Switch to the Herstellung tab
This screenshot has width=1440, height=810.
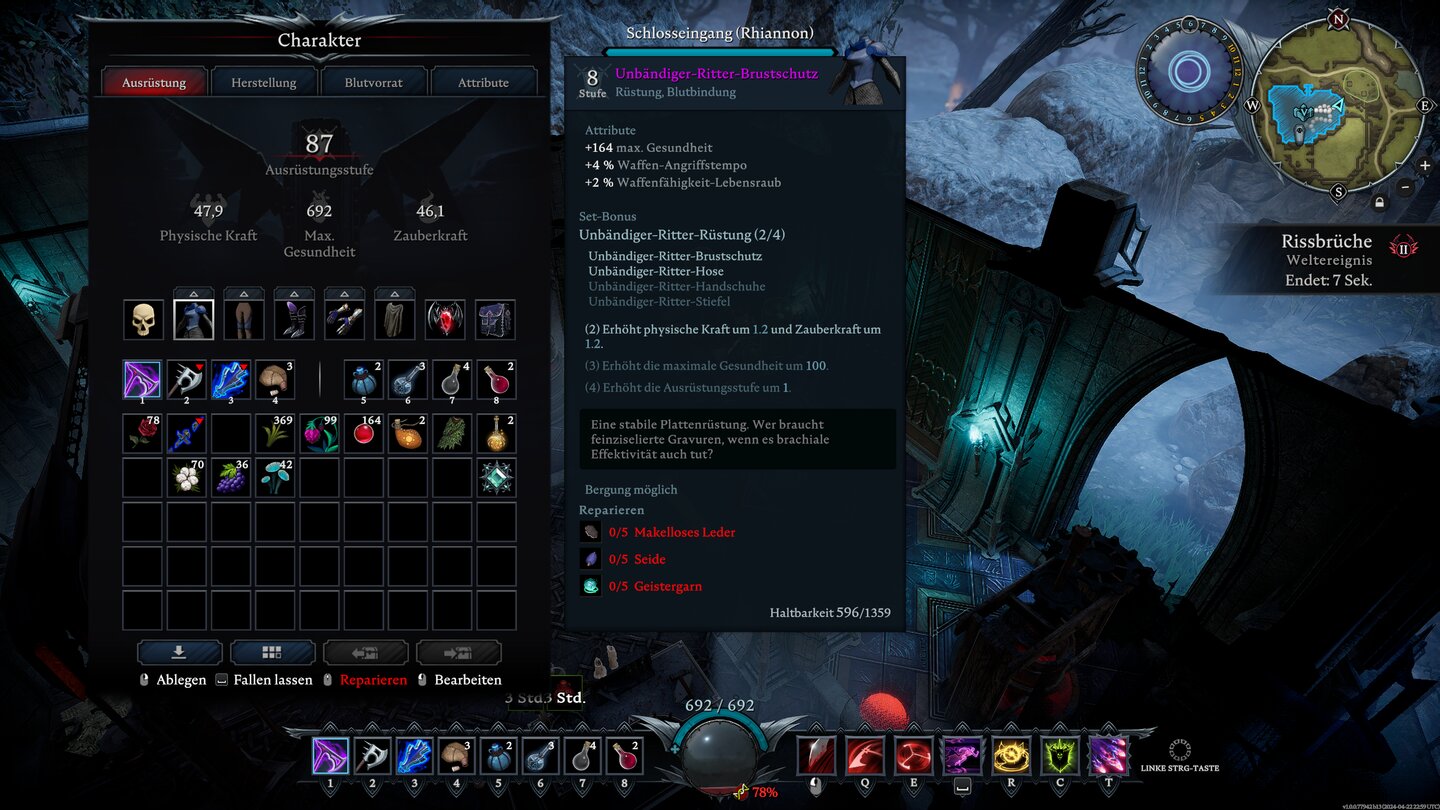pyautogui.click(x=262, y=82)
